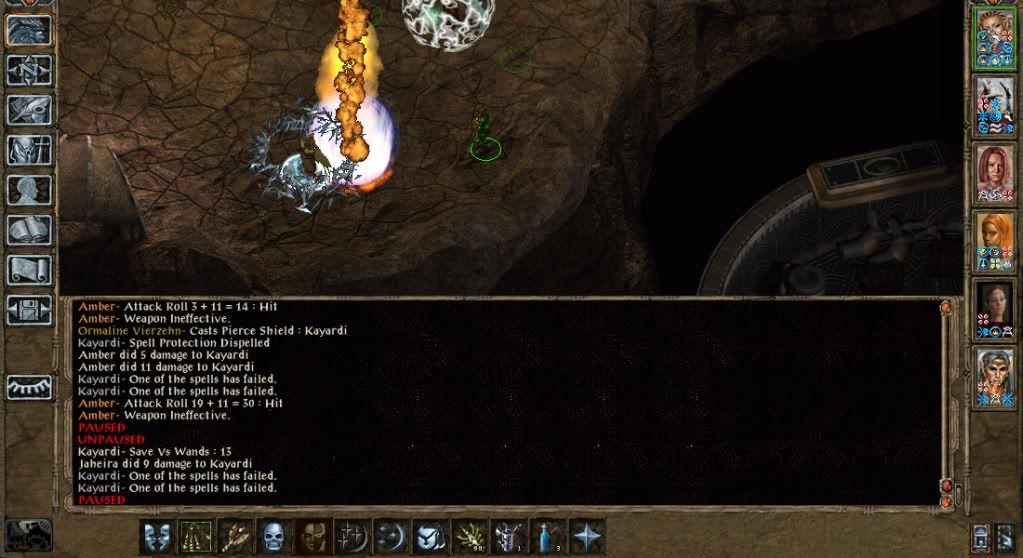The height and width of the screenshot is (558, 1023).
Task: Open special abilities with the four-point star icon
Action: coord(587,536)
